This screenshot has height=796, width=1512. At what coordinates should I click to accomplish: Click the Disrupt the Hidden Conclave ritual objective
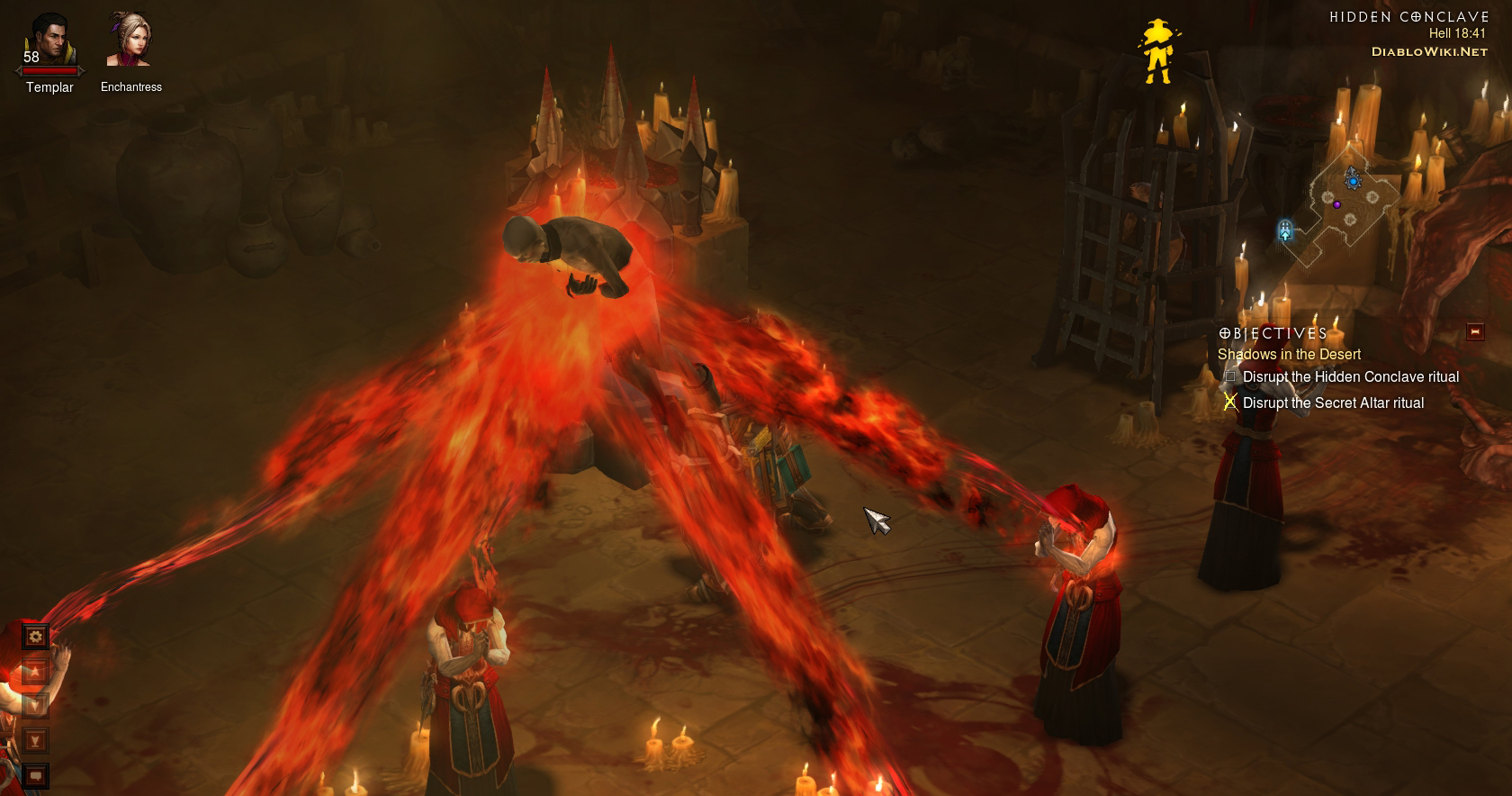(x=1350, y=377)
